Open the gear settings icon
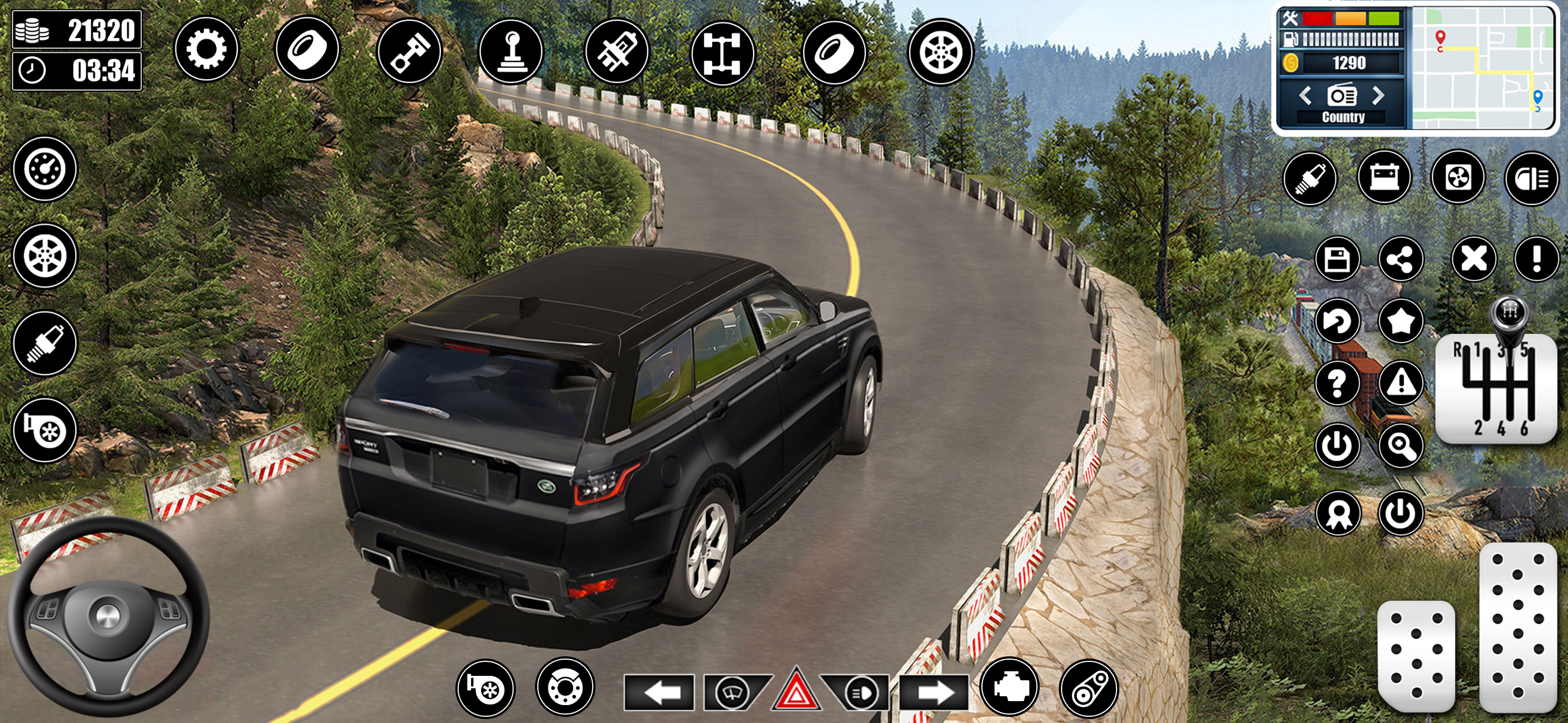The image size is (1568, 723). 206,49
